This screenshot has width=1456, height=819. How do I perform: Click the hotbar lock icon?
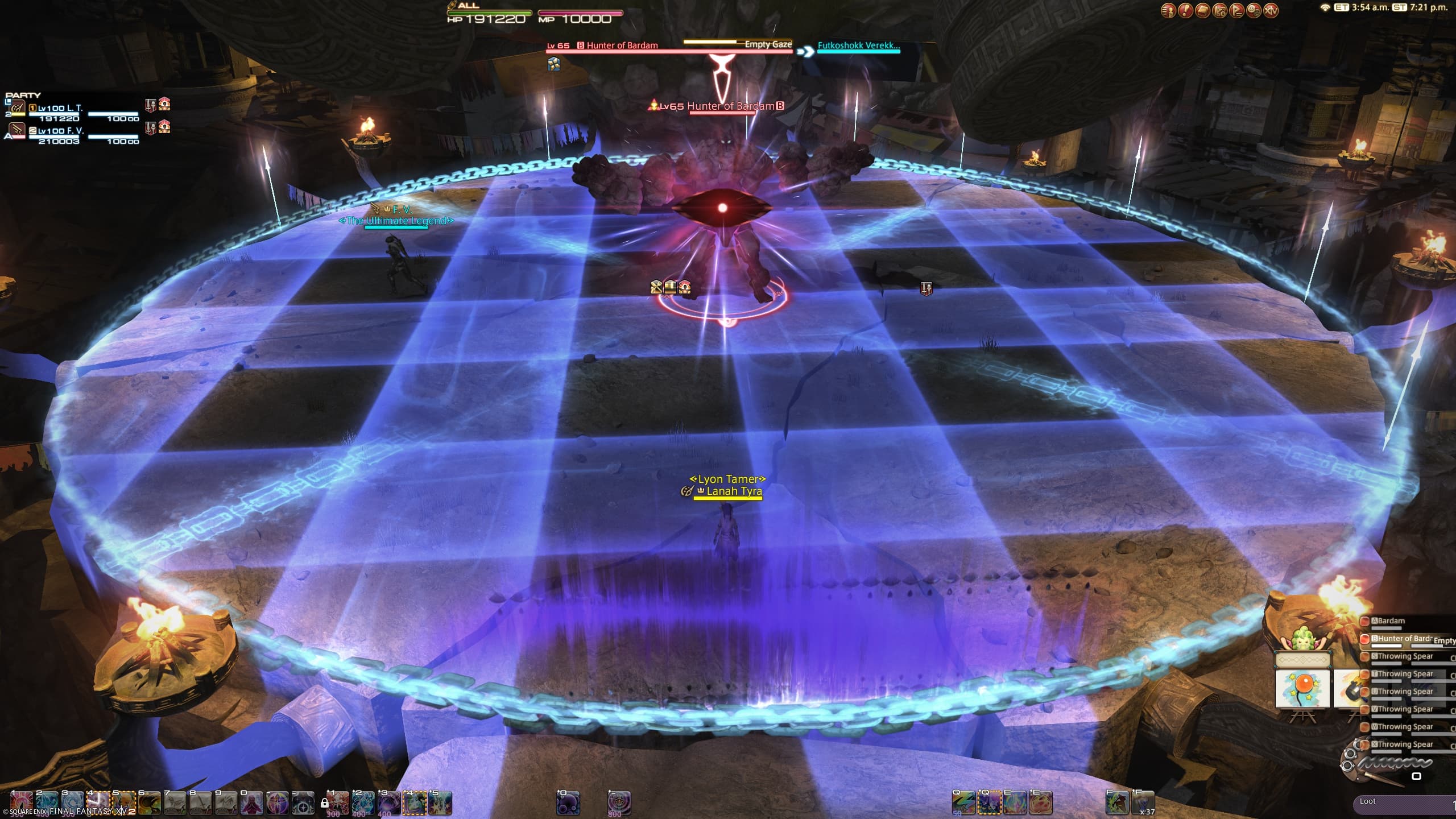[325, 803]
